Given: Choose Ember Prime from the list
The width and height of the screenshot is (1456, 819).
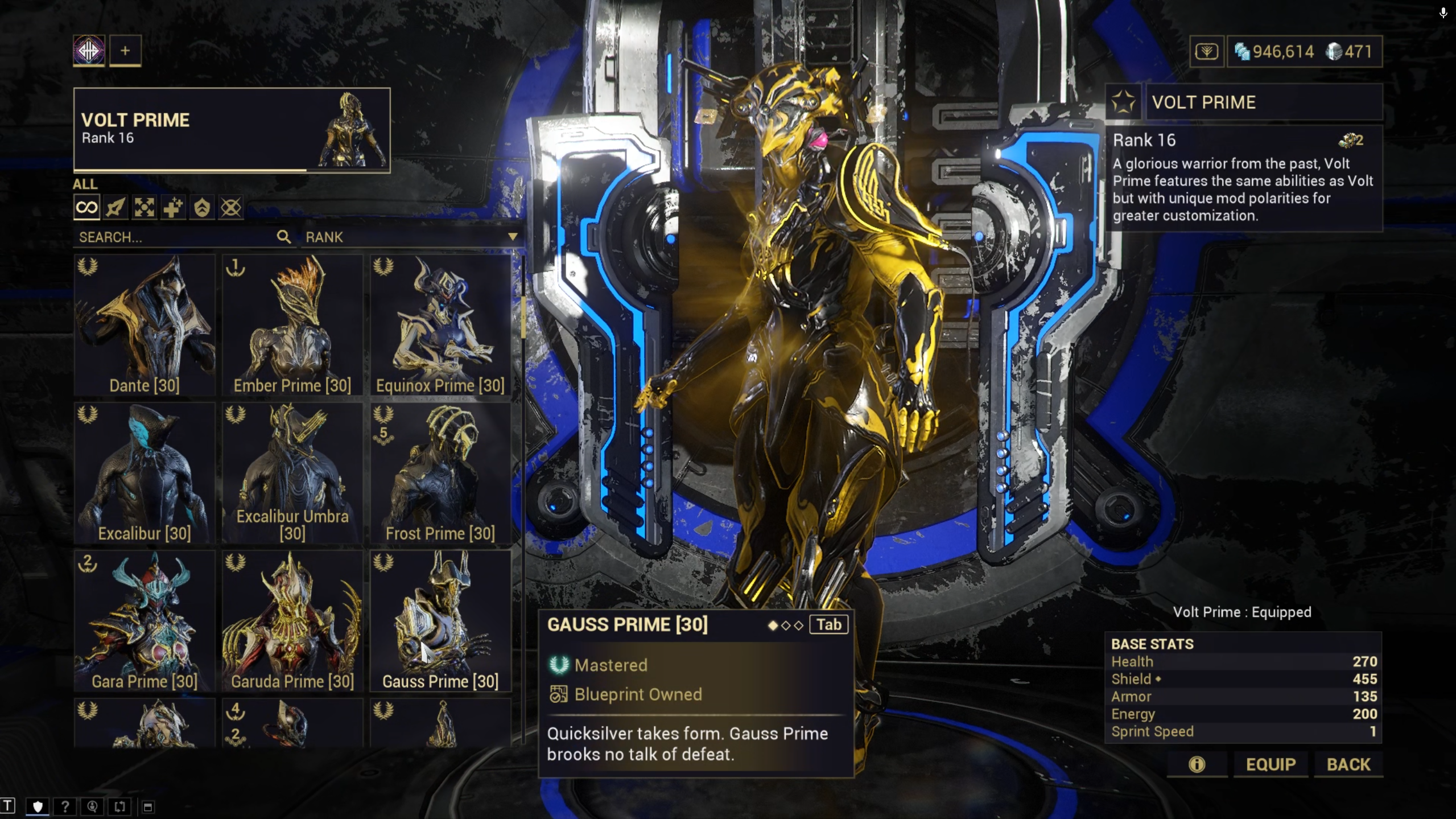Looking at the screenshot, I should click(292, 324).
